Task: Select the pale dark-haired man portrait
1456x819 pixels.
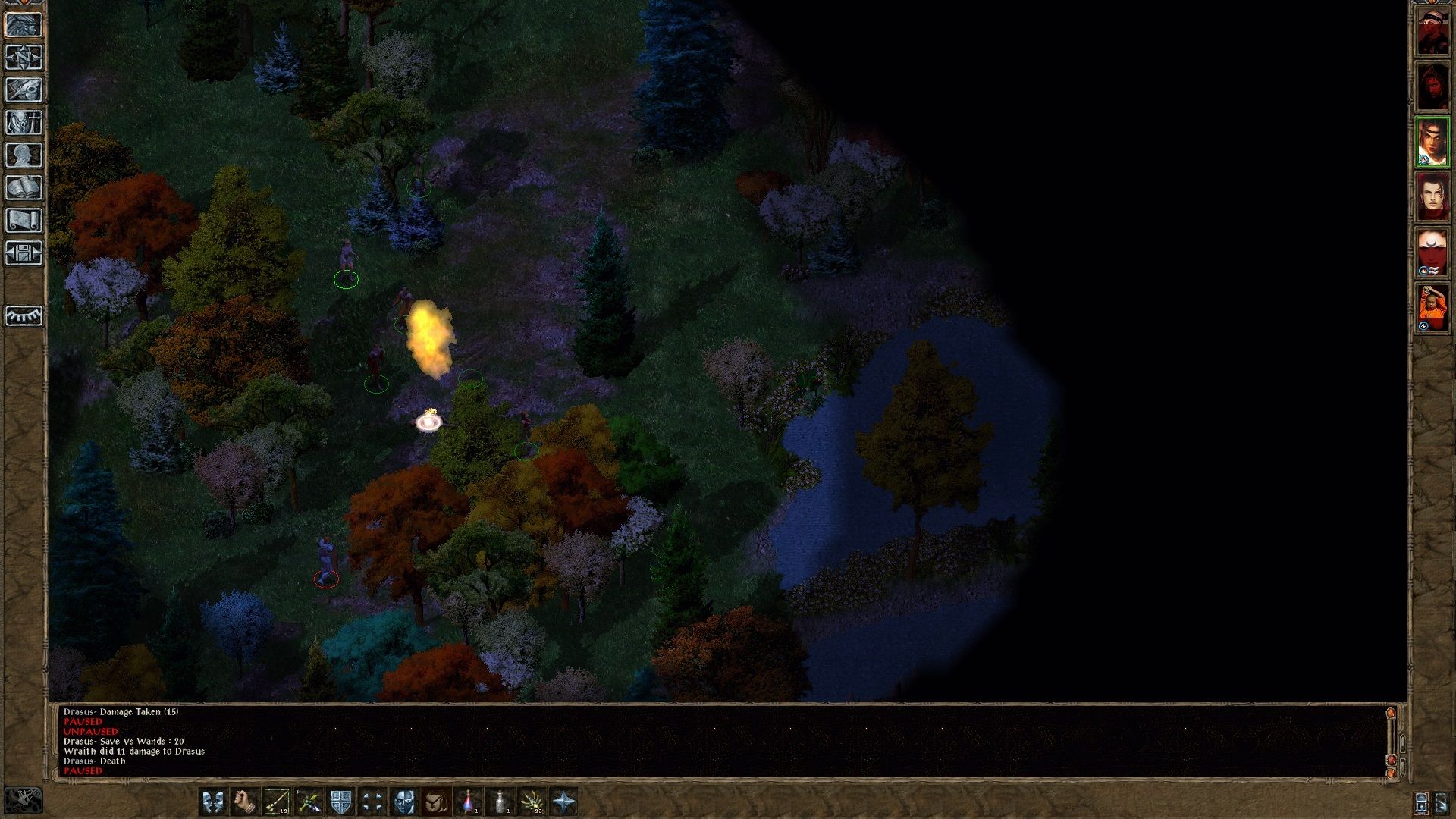Action: pyautogui.click(x=1432, y=197)
